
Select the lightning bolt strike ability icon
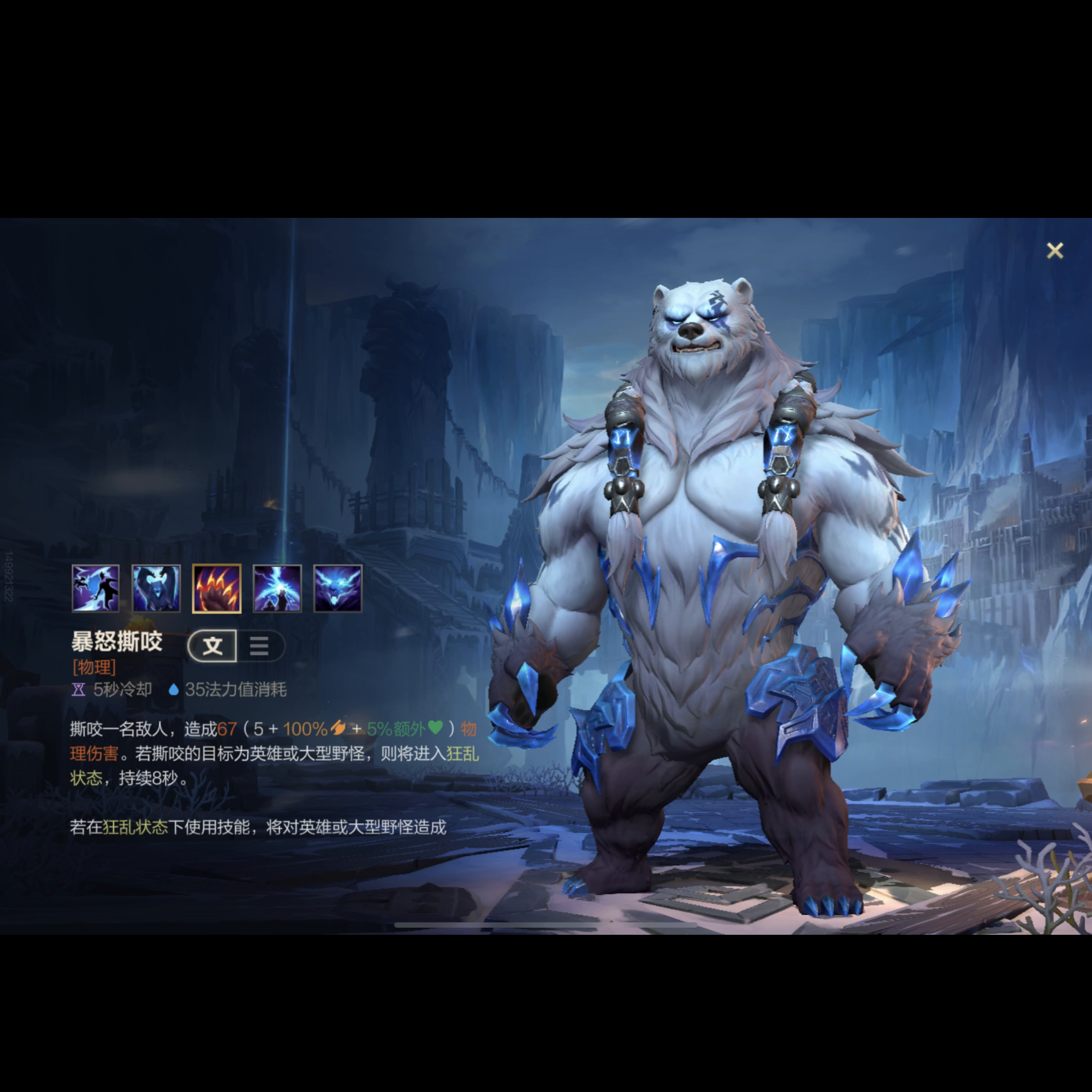tap(277, 588)
